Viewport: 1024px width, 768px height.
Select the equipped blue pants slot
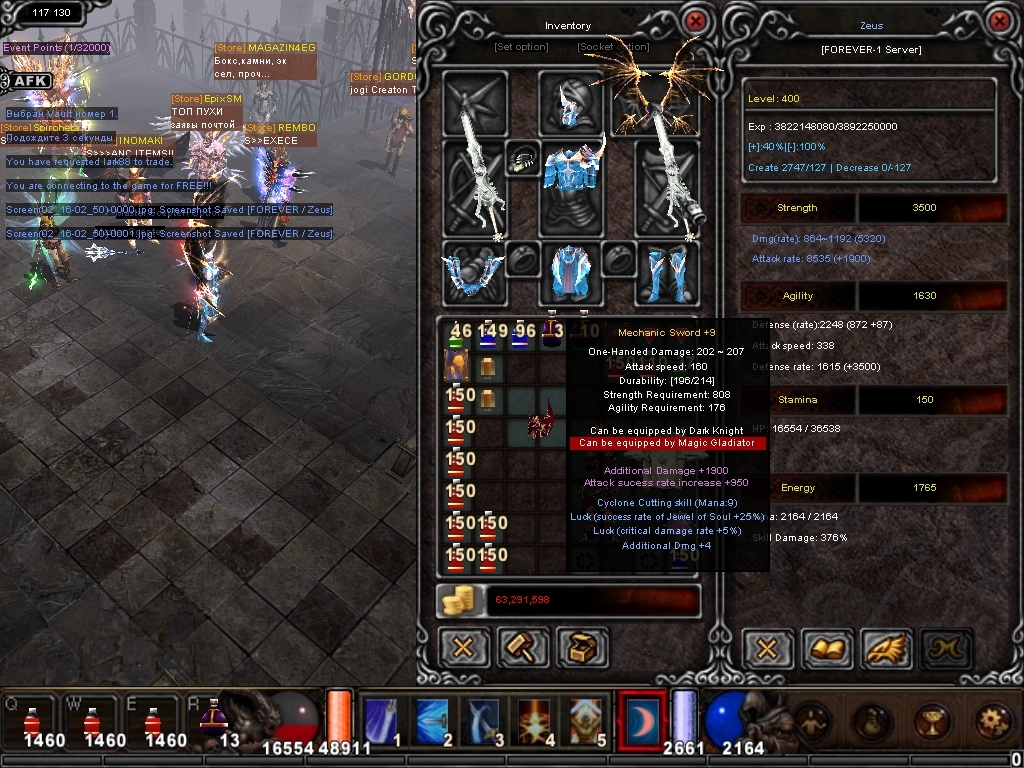point(570,273)
